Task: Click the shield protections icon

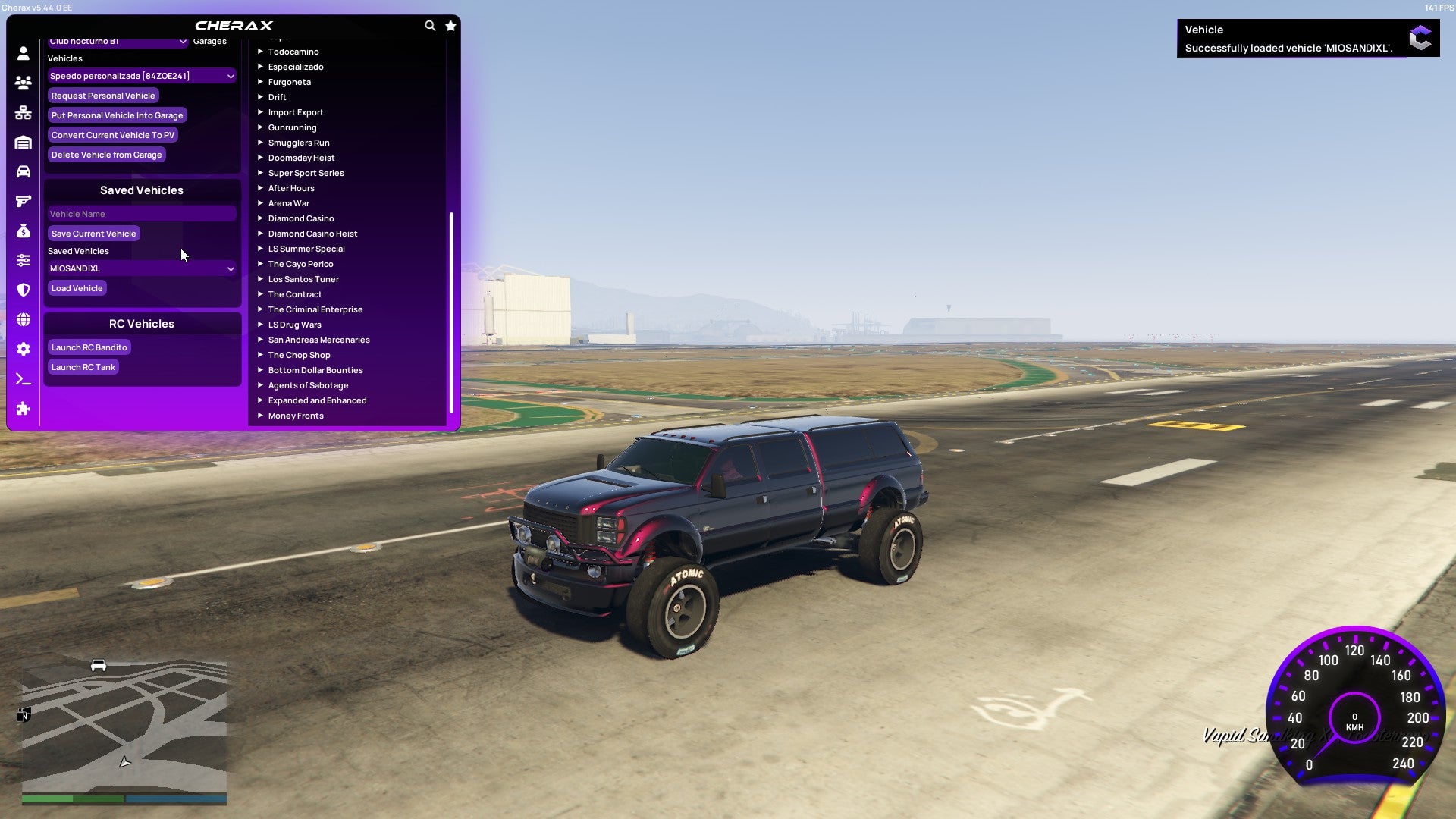Action: pyautogui.click(x=23, y=290)
